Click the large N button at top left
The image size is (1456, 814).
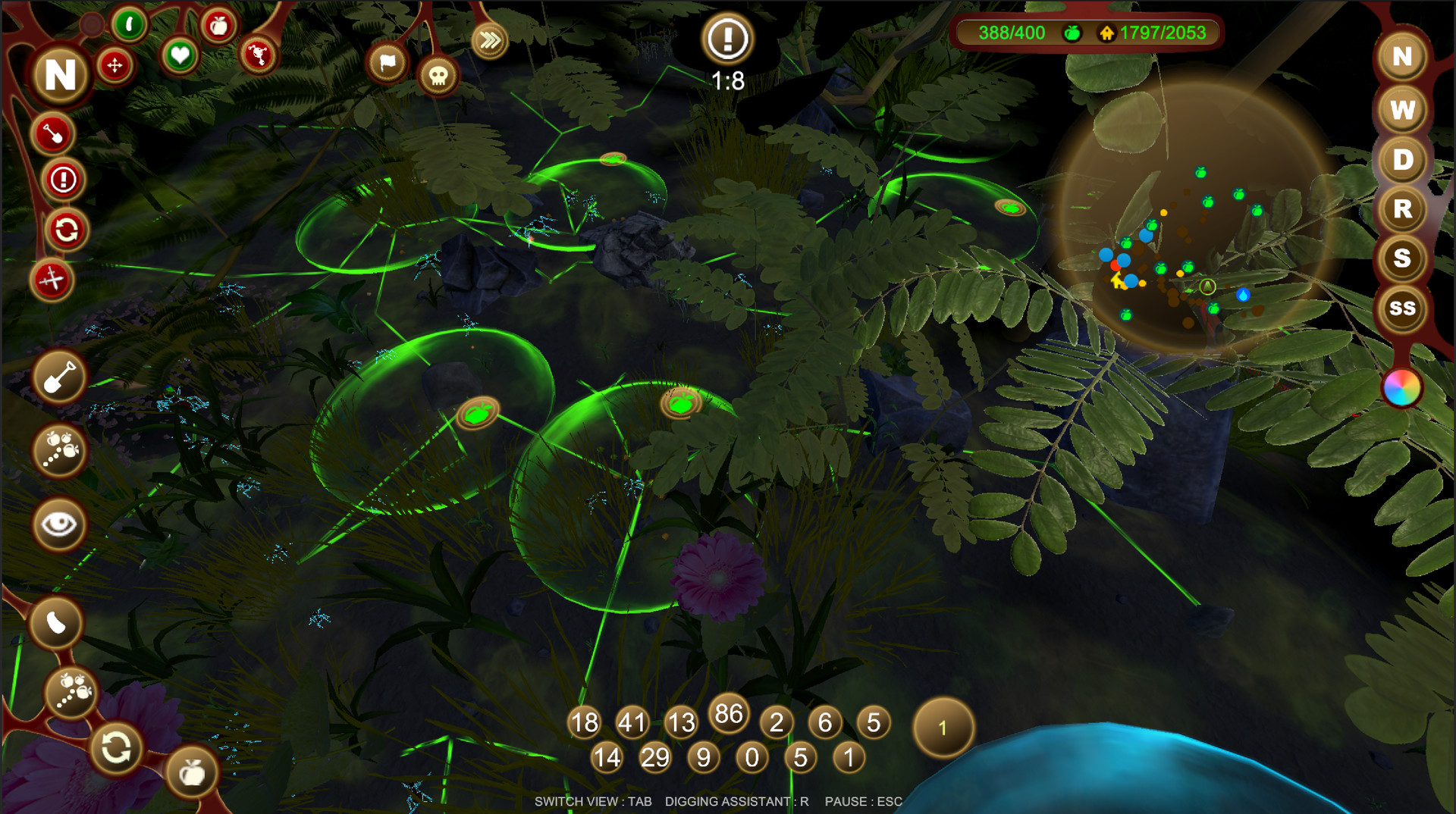tap(61, 74)
